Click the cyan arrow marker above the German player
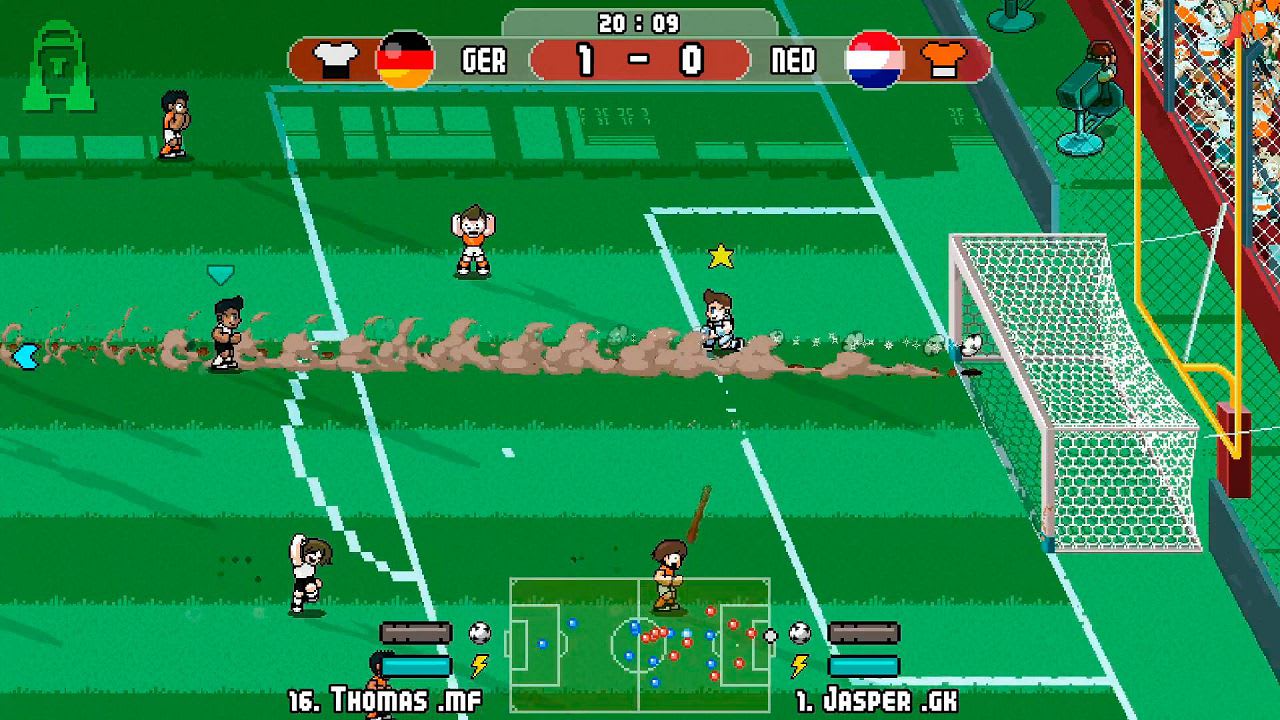Viewport: 1280px width, 720px height. pos(222,272)
